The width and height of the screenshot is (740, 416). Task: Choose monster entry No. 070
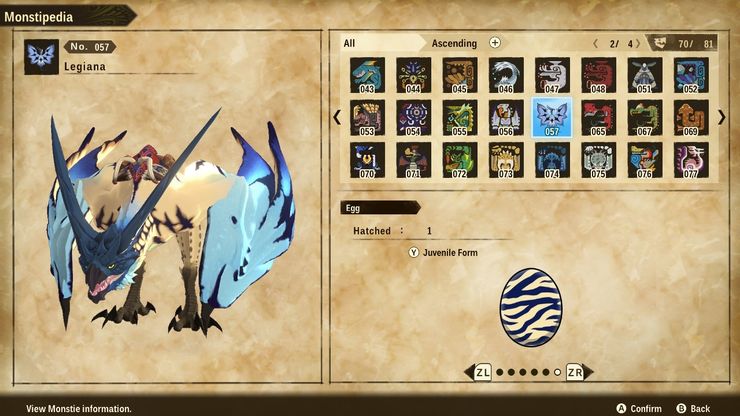coord(367,160)
